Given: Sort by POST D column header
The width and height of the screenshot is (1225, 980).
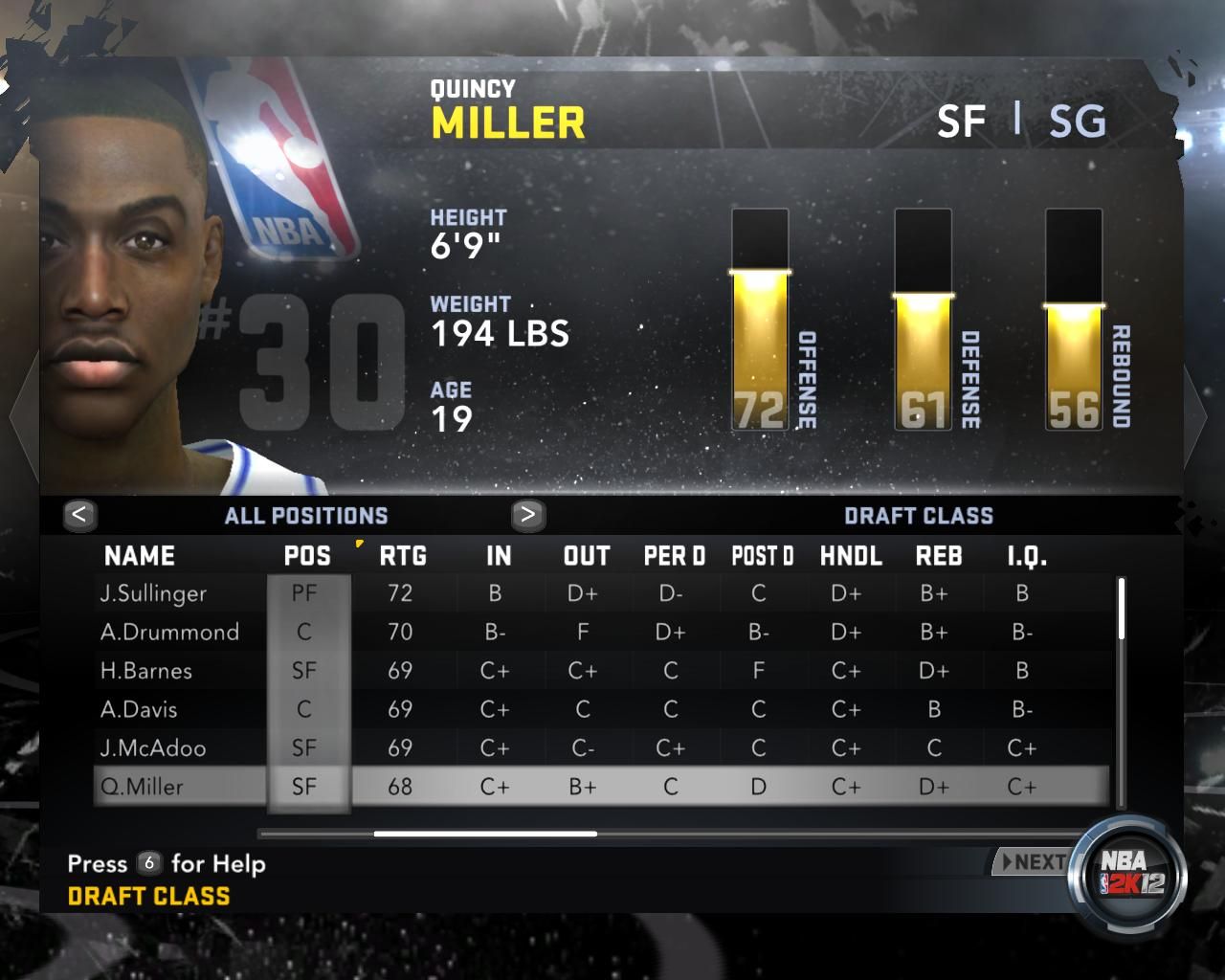Looking at the screenshot, I should coord(763,556).
